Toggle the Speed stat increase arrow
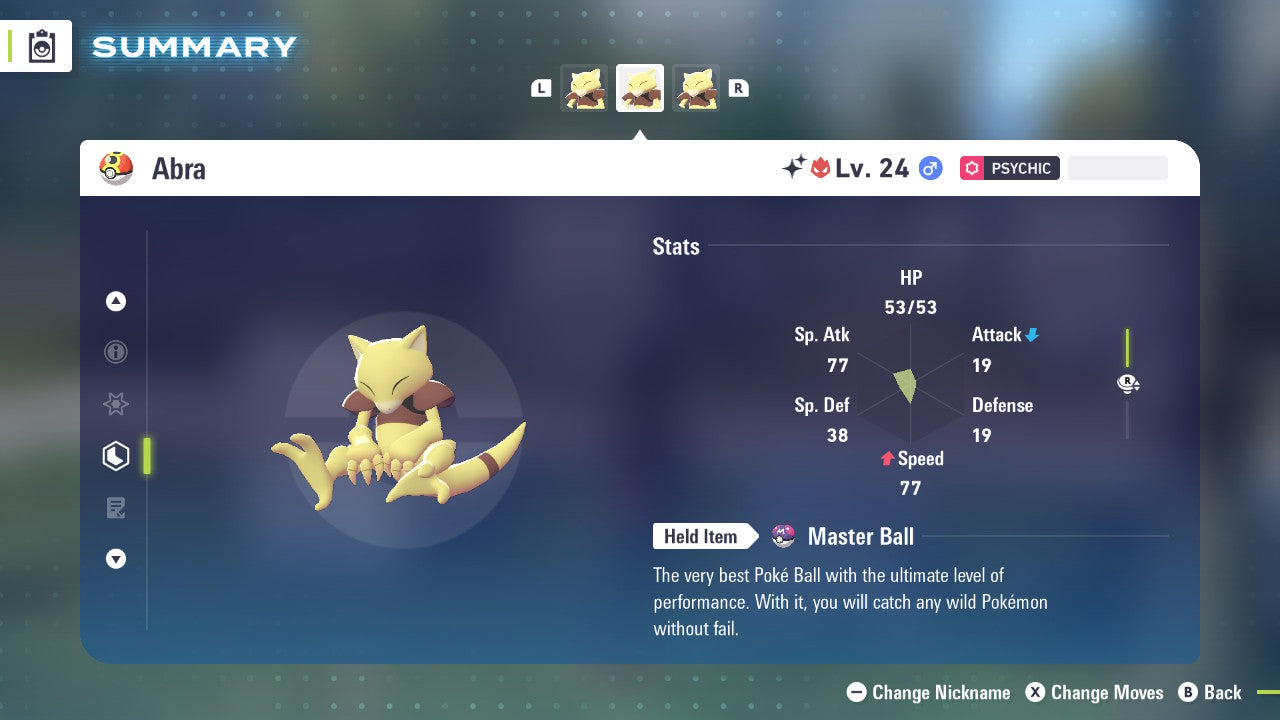 (x=886, y=459)
